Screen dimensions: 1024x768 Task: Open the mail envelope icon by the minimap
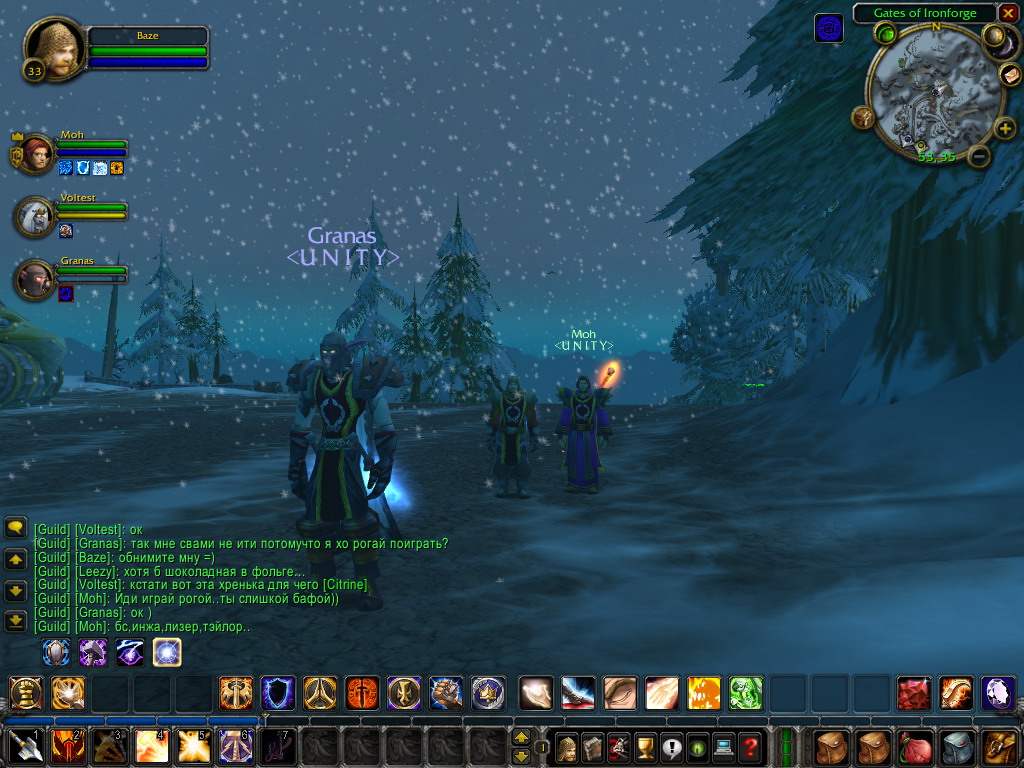(x=1011, y=75)
